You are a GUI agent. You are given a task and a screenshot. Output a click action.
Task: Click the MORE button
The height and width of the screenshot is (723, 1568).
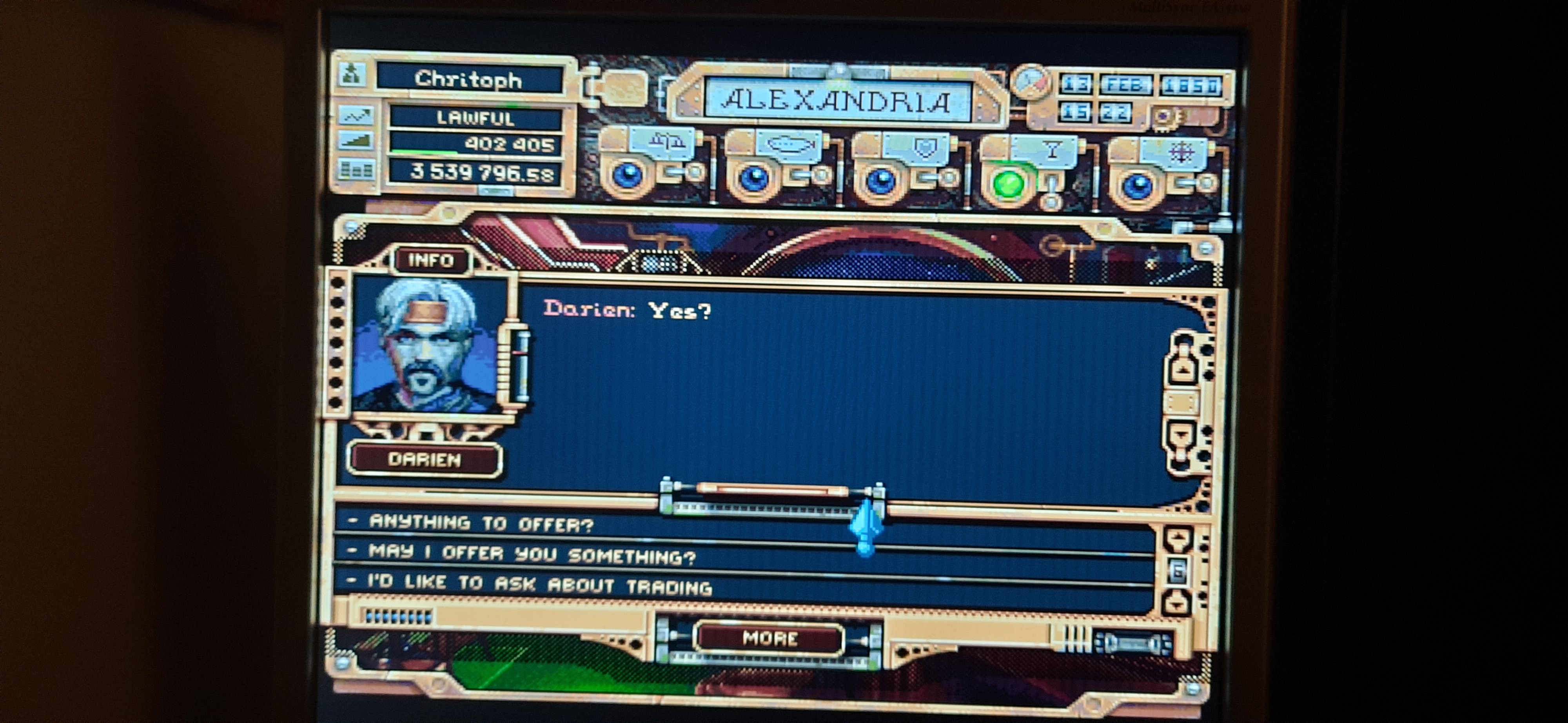coord(769,638)
